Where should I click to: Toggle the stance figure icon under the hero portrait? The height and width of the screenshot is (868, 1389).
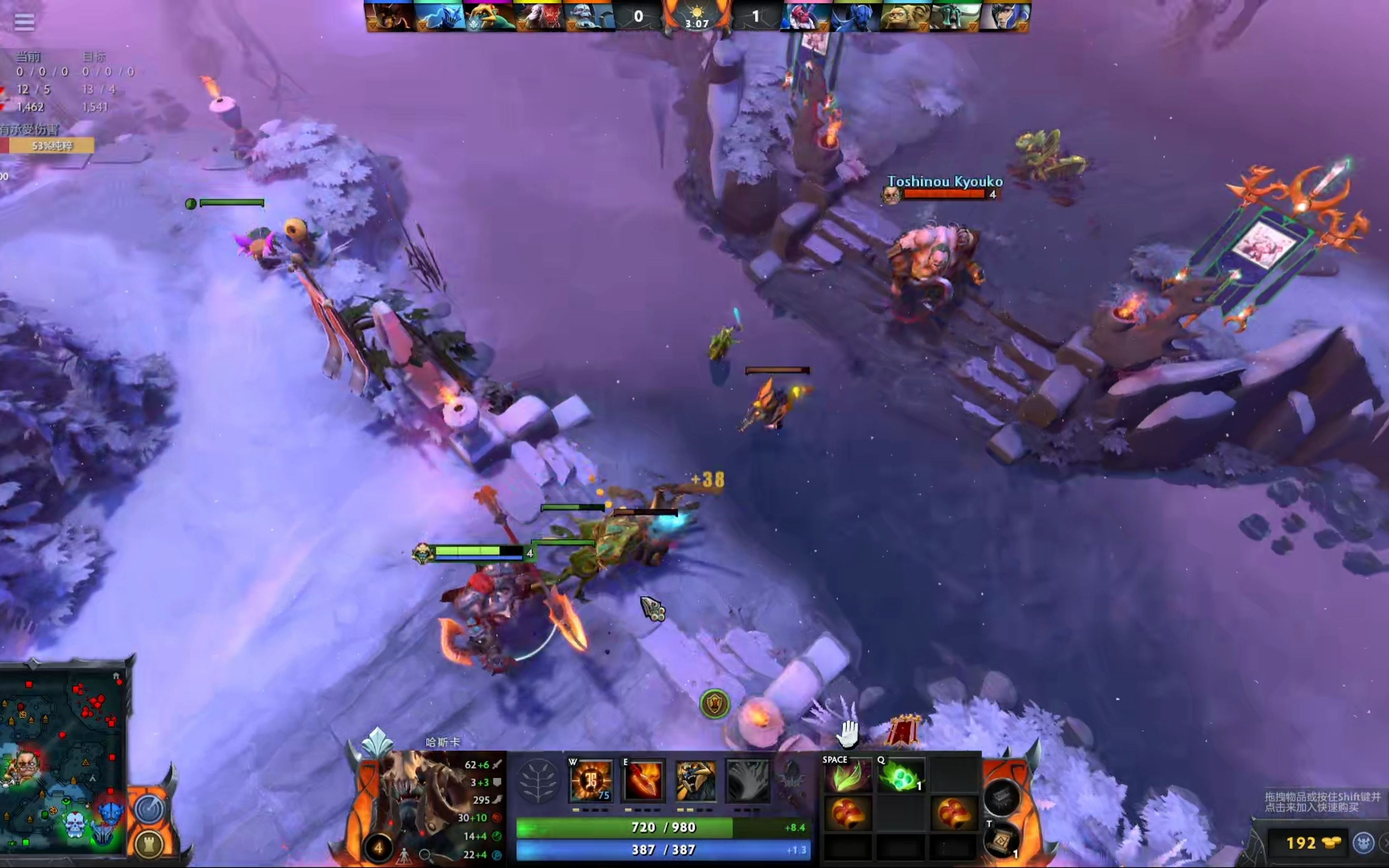[x=405, y=856]
